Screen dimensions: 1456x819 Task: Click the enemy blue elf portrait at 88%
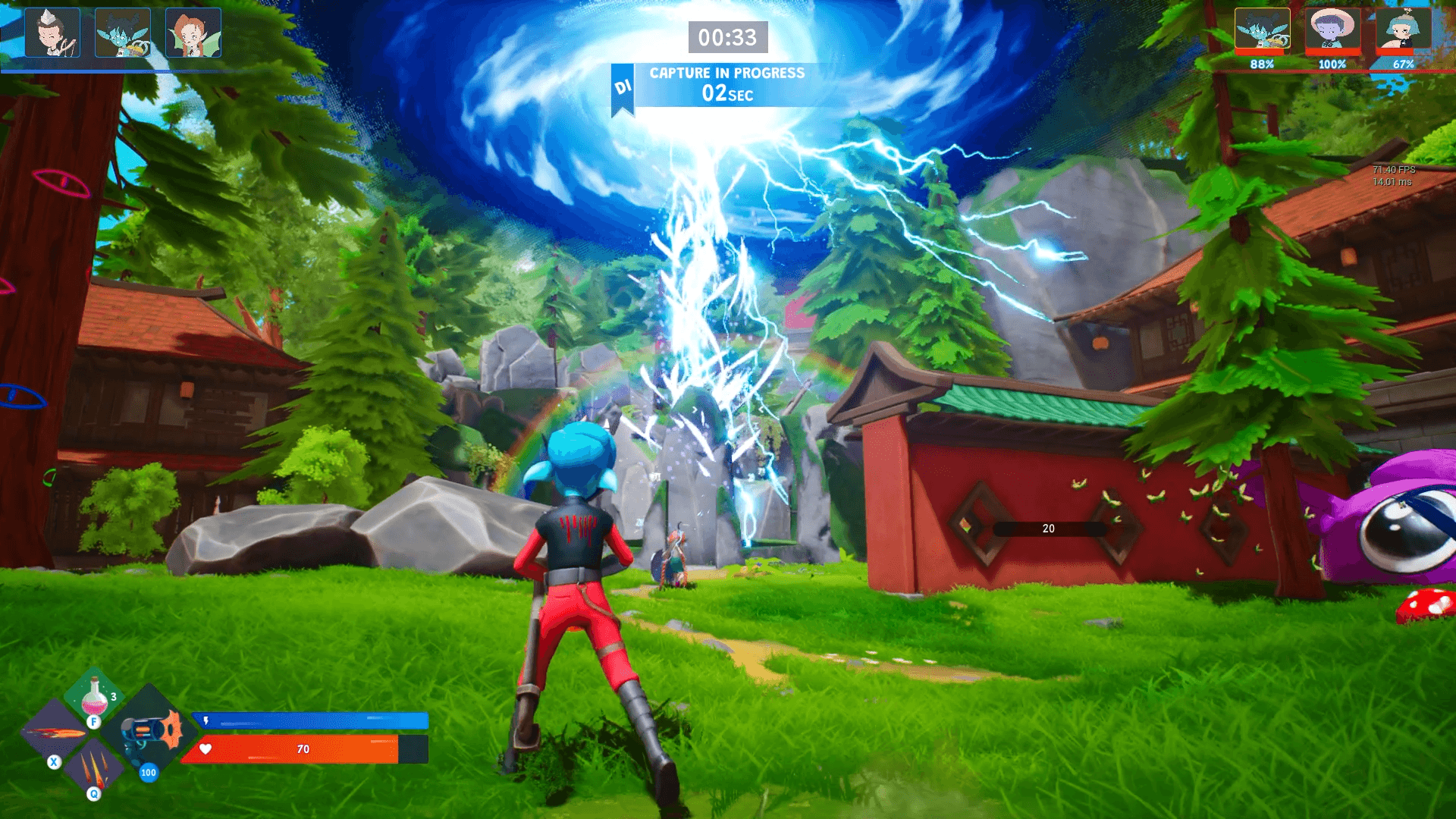(x=1262, y=30)
